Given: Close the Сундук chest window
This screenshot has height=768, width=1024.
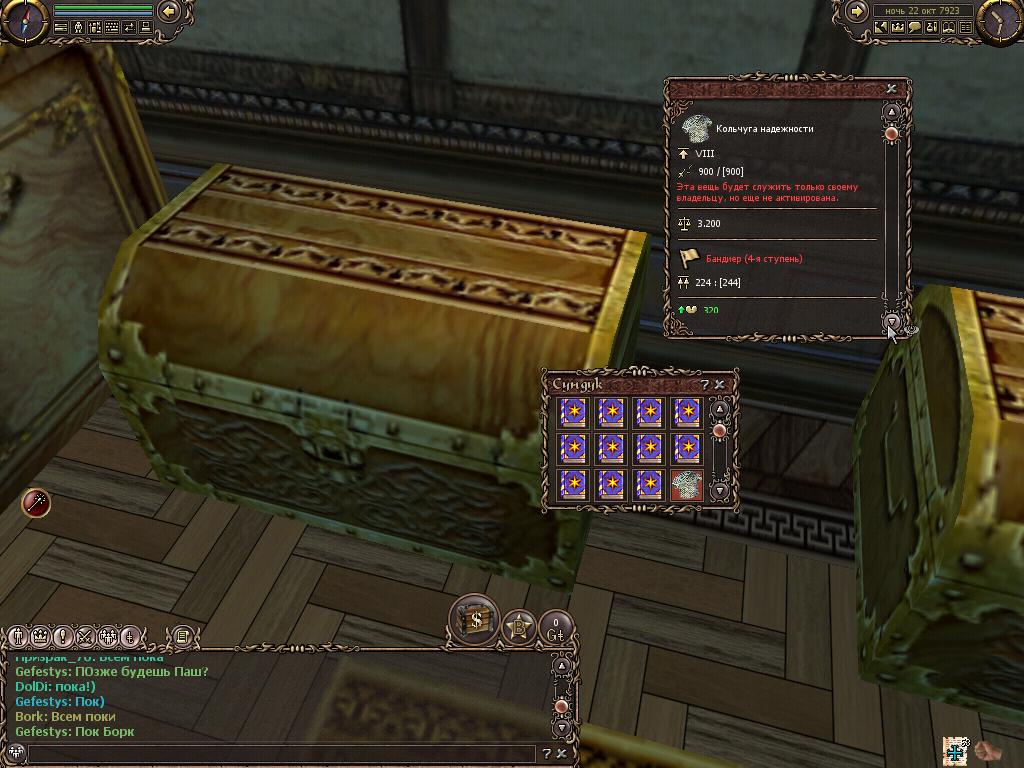Looking at the screenshot, I should pyautogui.click(x=719, y=384).
